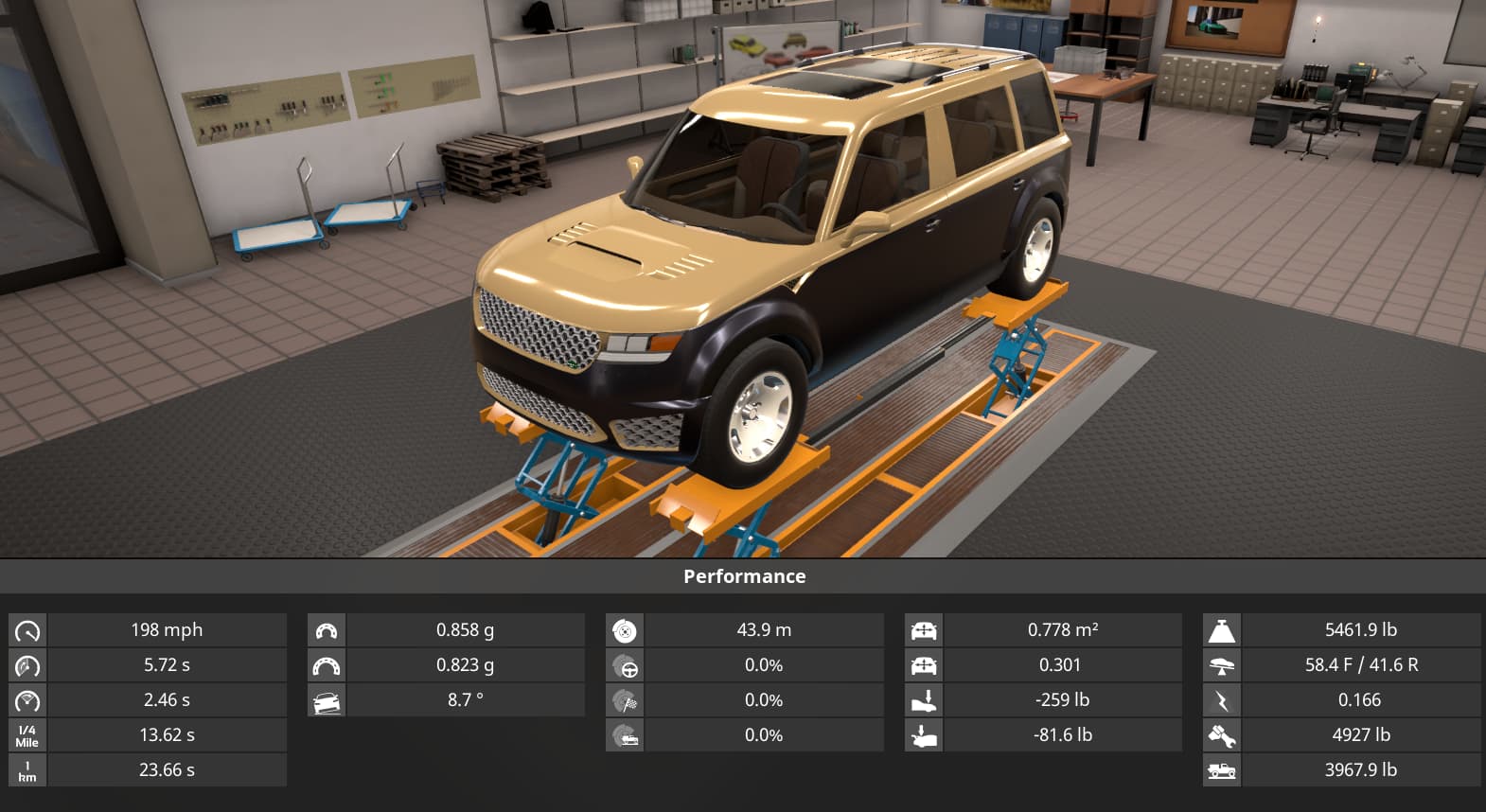Image resolution: width=1486 pixels, height=812 pixels.
Task: Select the wrench icon beside 4927 lb
Action: (x=1222, y=736)
